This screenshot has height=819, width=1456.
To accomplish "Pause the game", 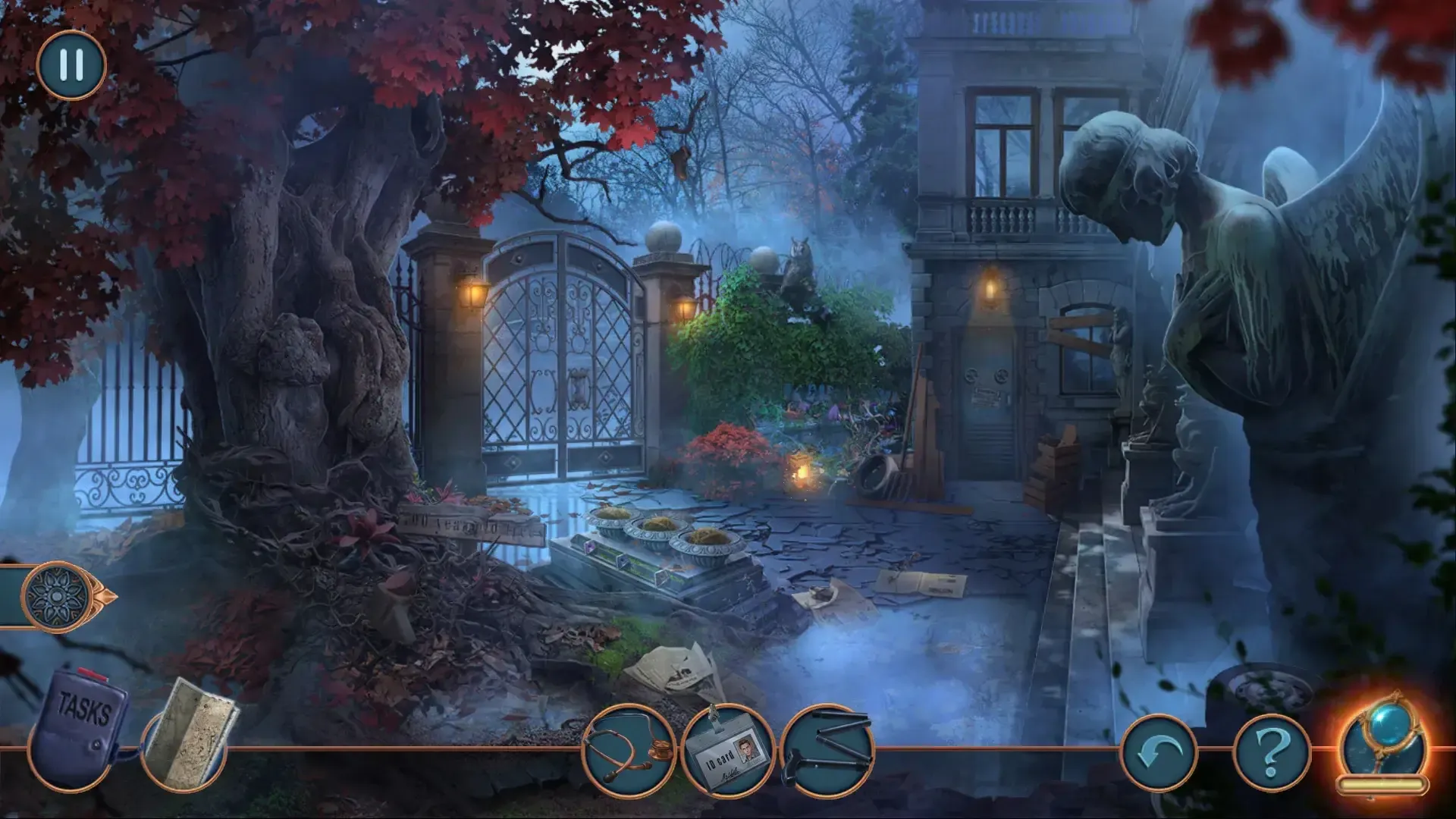I will [x=71, y=67].
